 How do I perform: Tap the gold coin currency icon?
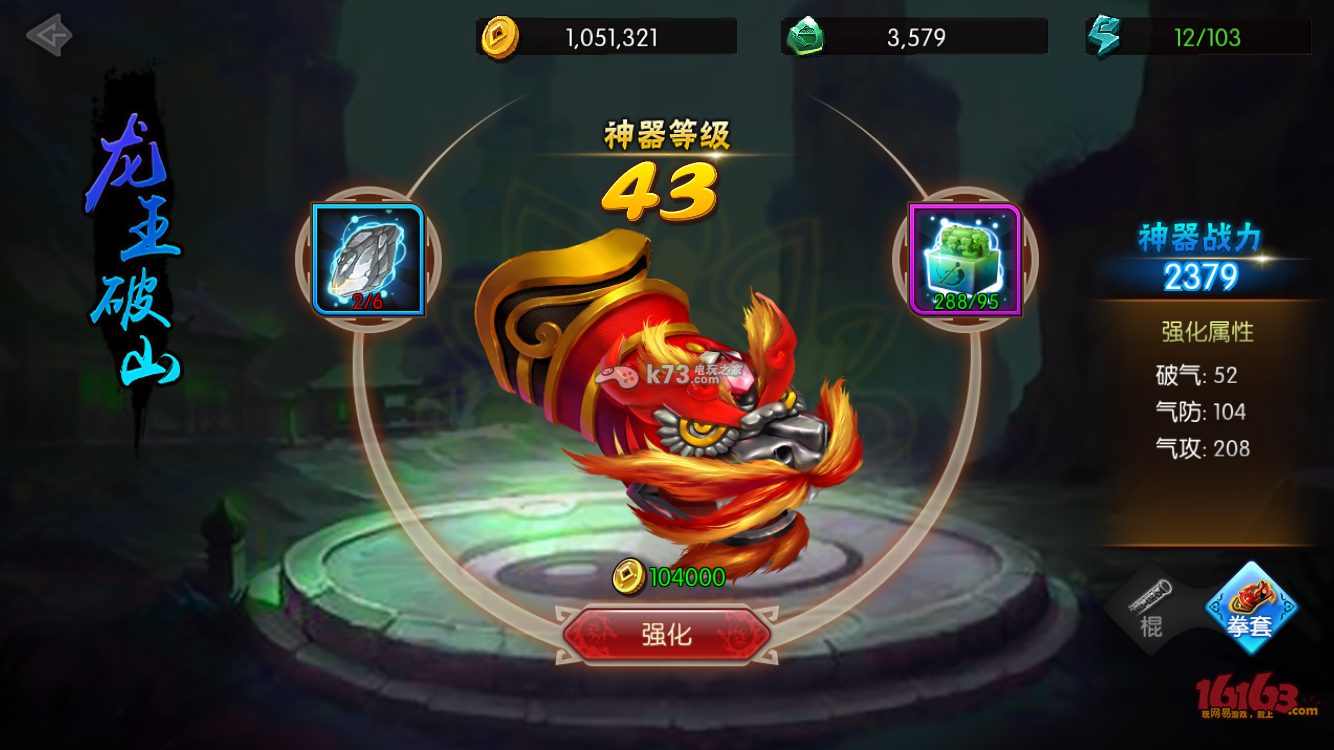[499, 38]
